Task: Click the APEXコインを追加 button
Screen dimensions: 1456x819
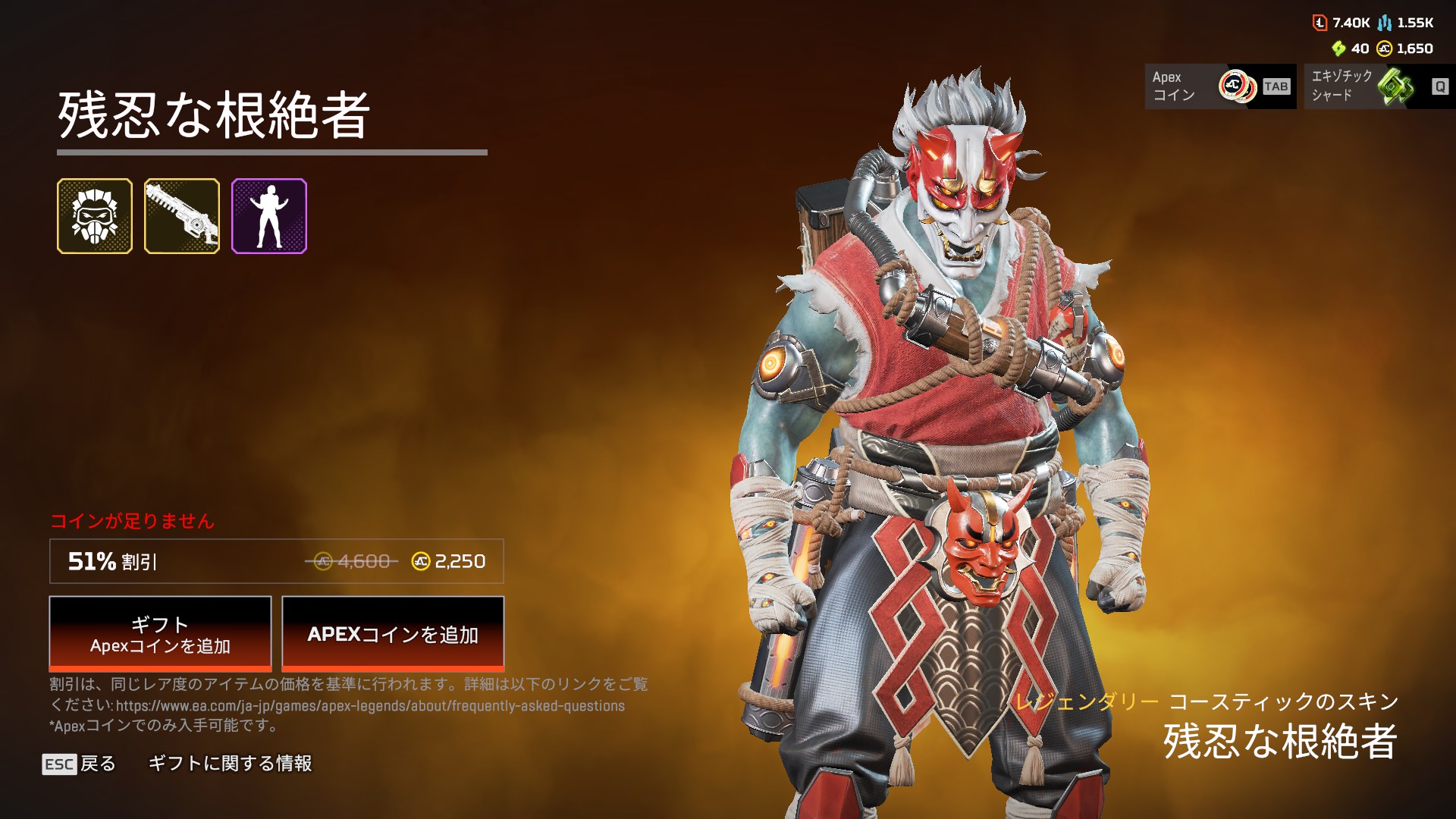Action: [393, 634]
